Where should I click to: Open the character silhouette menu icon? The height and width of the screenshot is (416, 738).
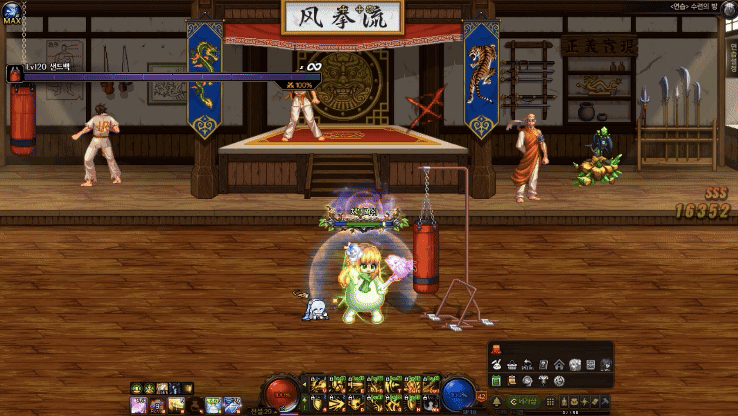coord(564,402)
